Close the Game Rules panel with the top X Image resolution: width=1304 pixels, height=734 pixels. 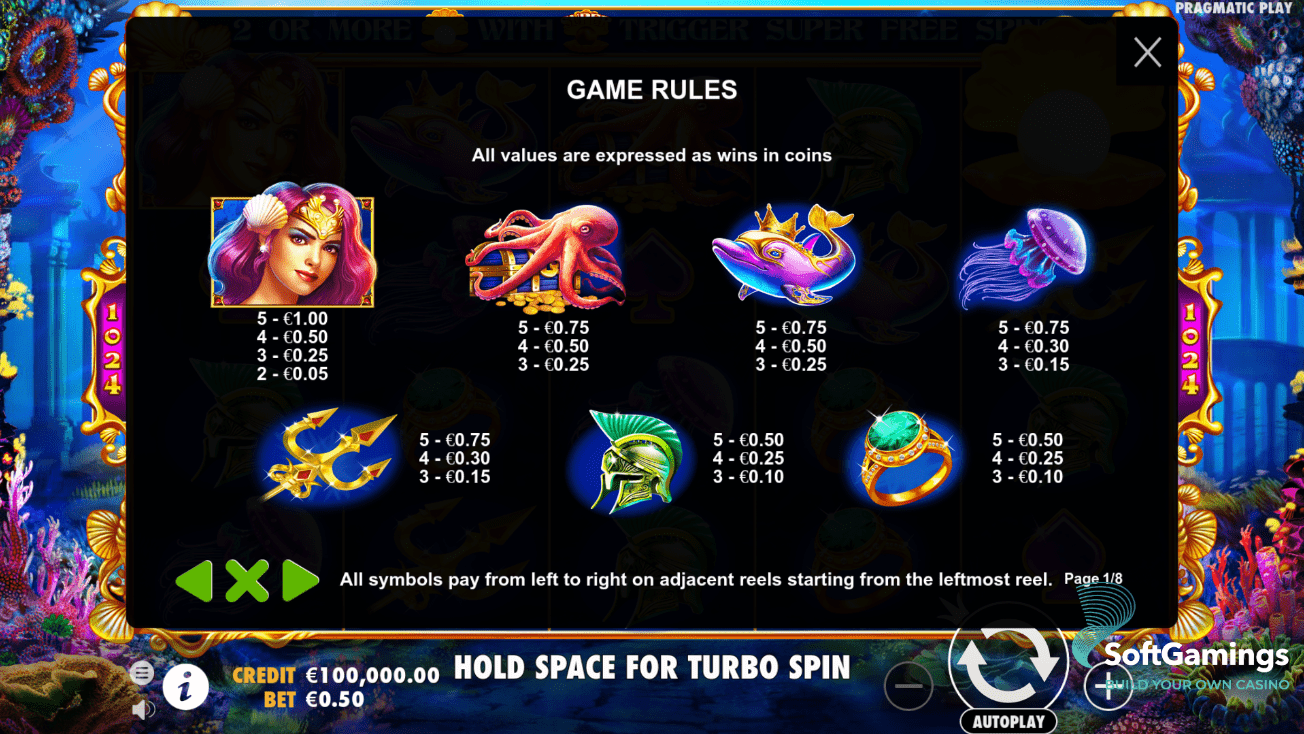click(x=1147, y=52)
